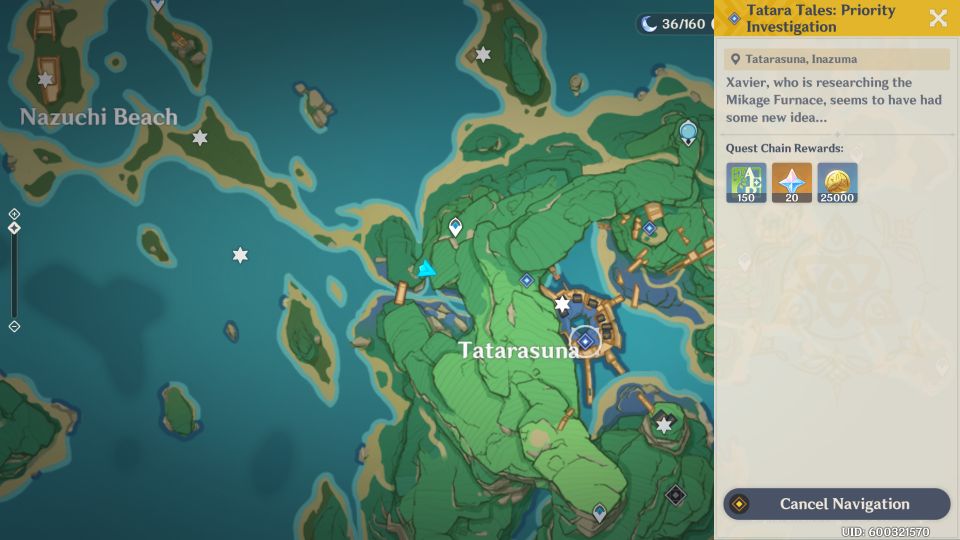Select the dark diamond domain marker
This screenshot has width=960, height=540.
675,494
